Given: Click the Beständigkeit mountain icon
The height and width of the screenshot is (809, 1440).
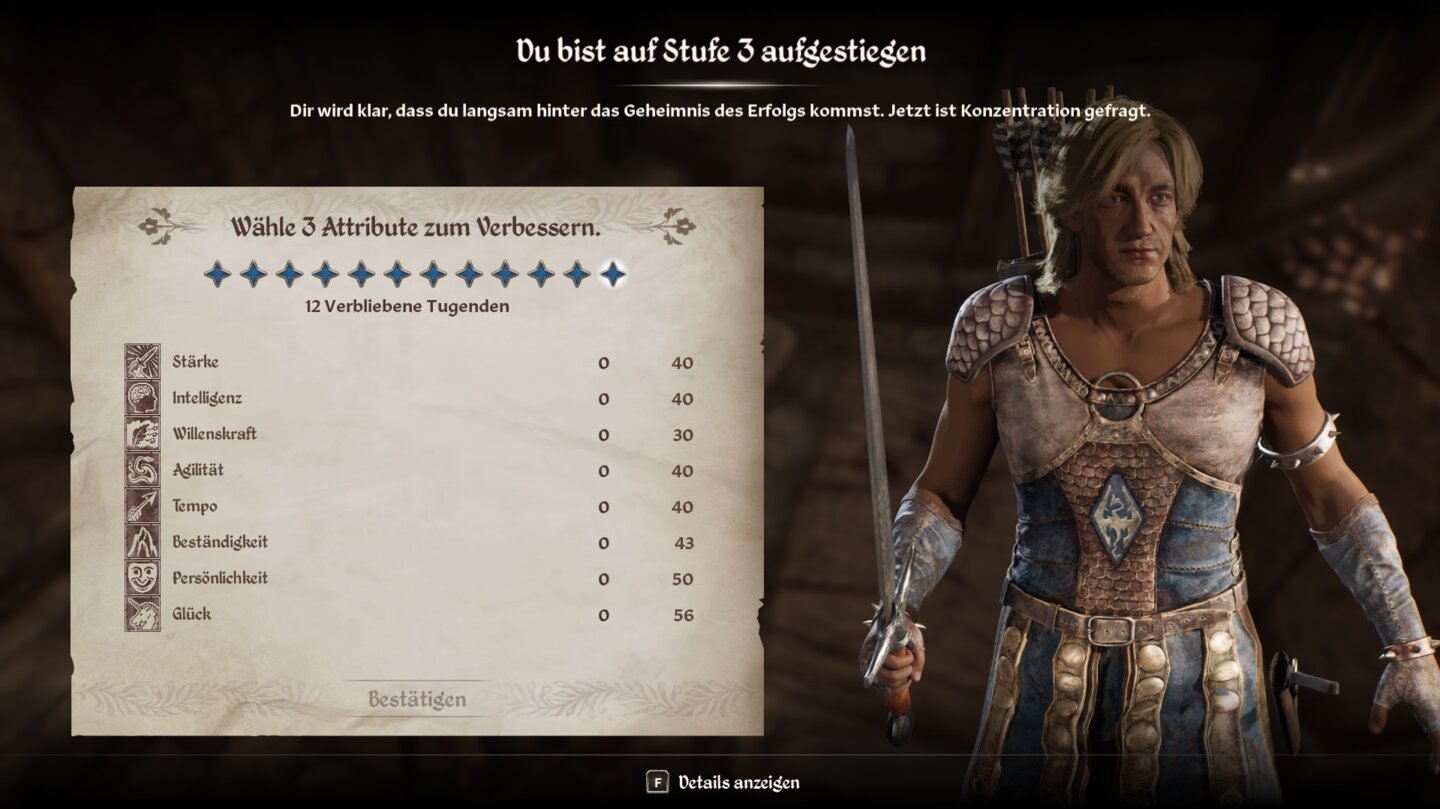Looking at the screenshot, I should click(x=145, y=542).
